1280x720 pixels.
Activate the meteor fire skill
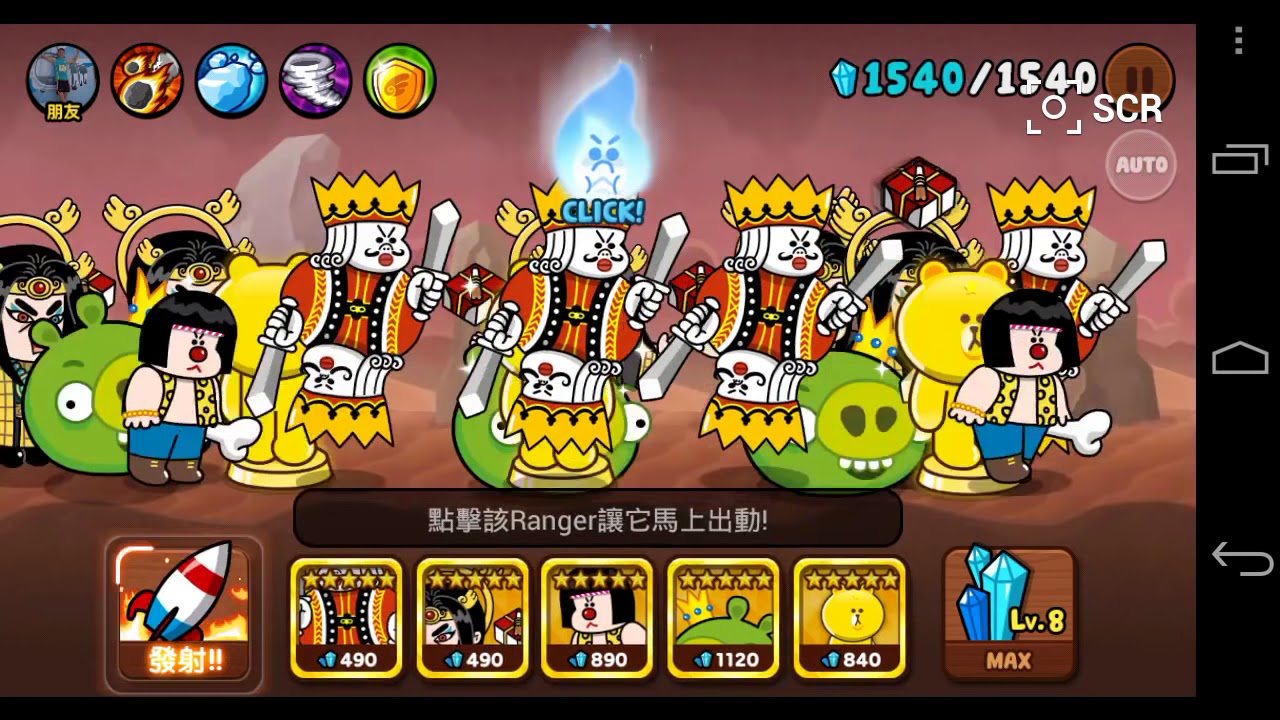click(147, 80)
